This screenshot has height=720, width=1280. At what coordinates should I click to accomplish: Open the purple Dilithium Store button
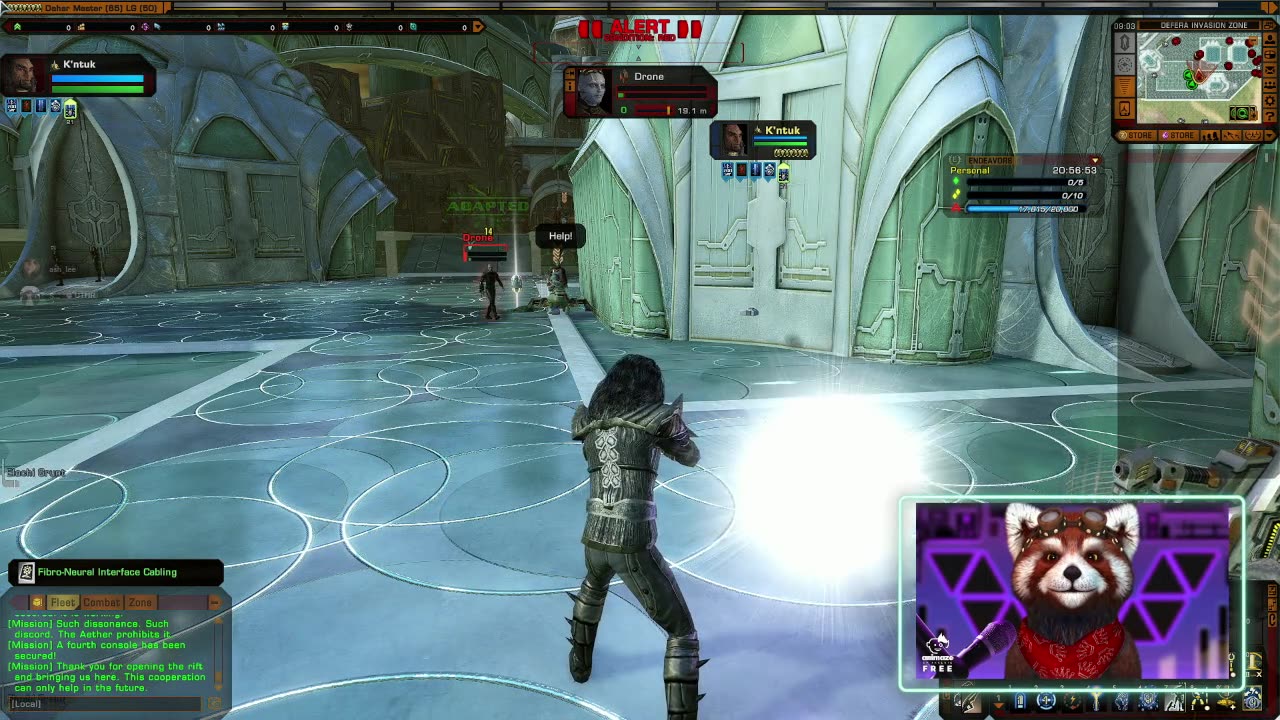pos(1178,136)
